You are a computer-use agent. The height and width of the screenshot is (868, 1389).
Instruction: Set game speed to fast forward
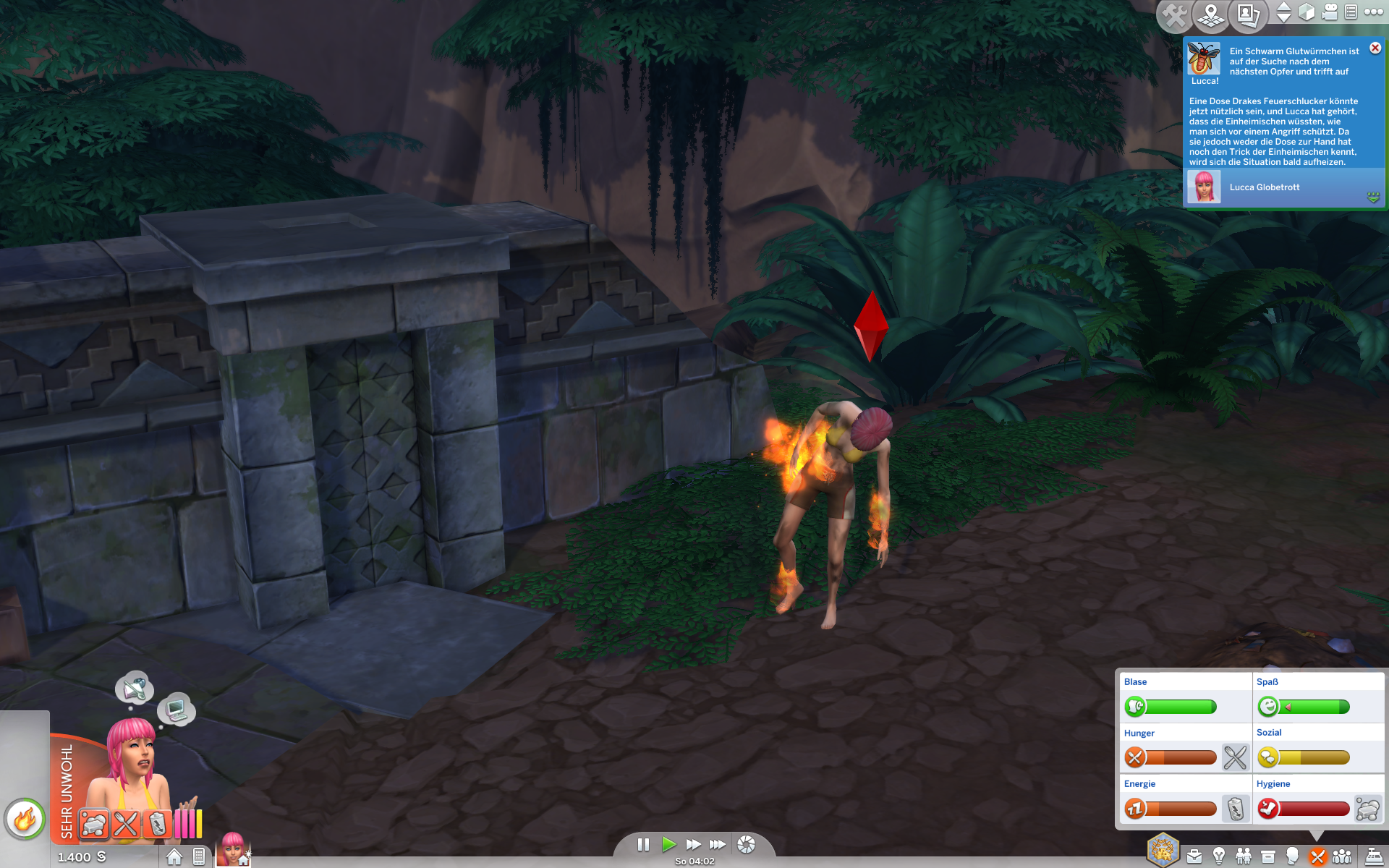[693, 844]
